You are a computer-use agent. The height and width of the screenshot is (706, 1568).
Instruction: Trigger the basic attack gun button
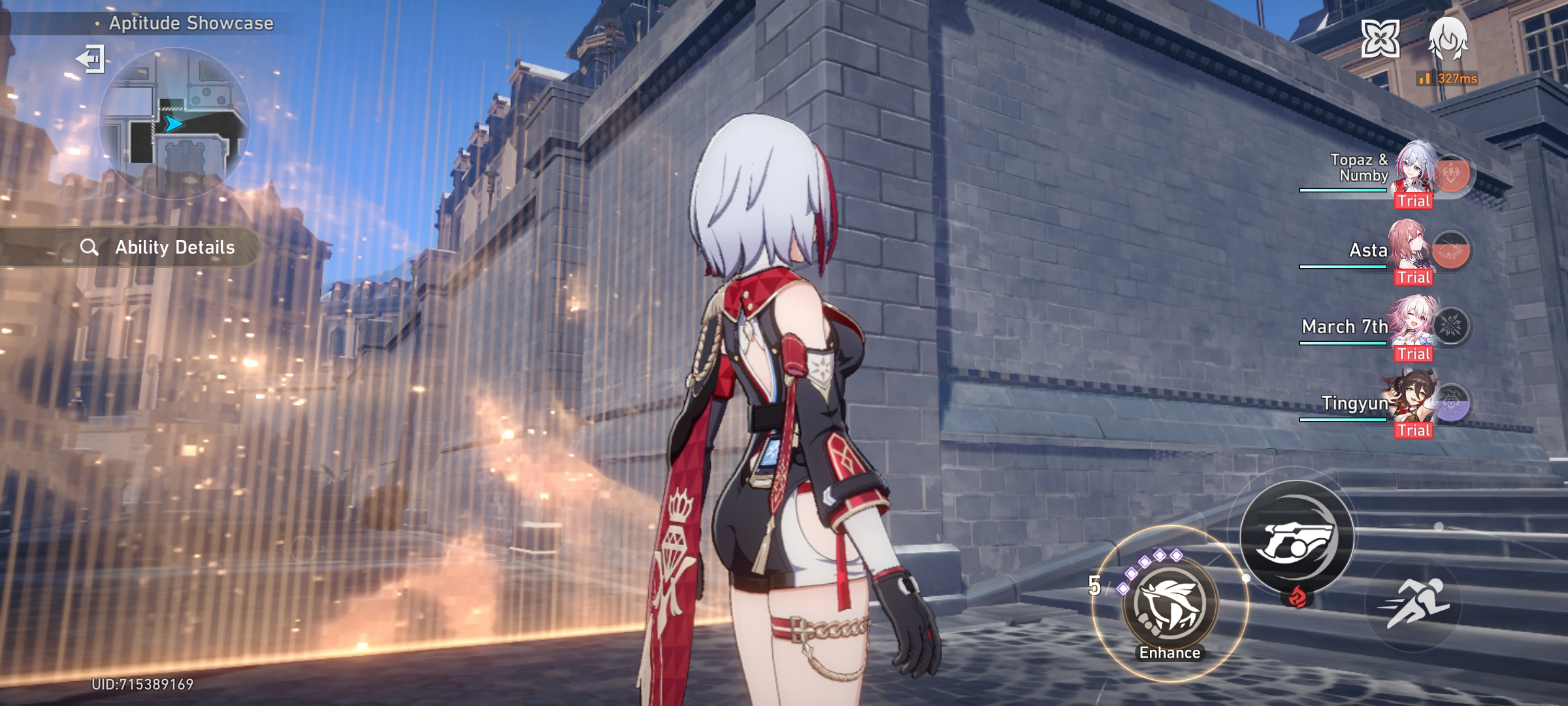point(1297,537)
